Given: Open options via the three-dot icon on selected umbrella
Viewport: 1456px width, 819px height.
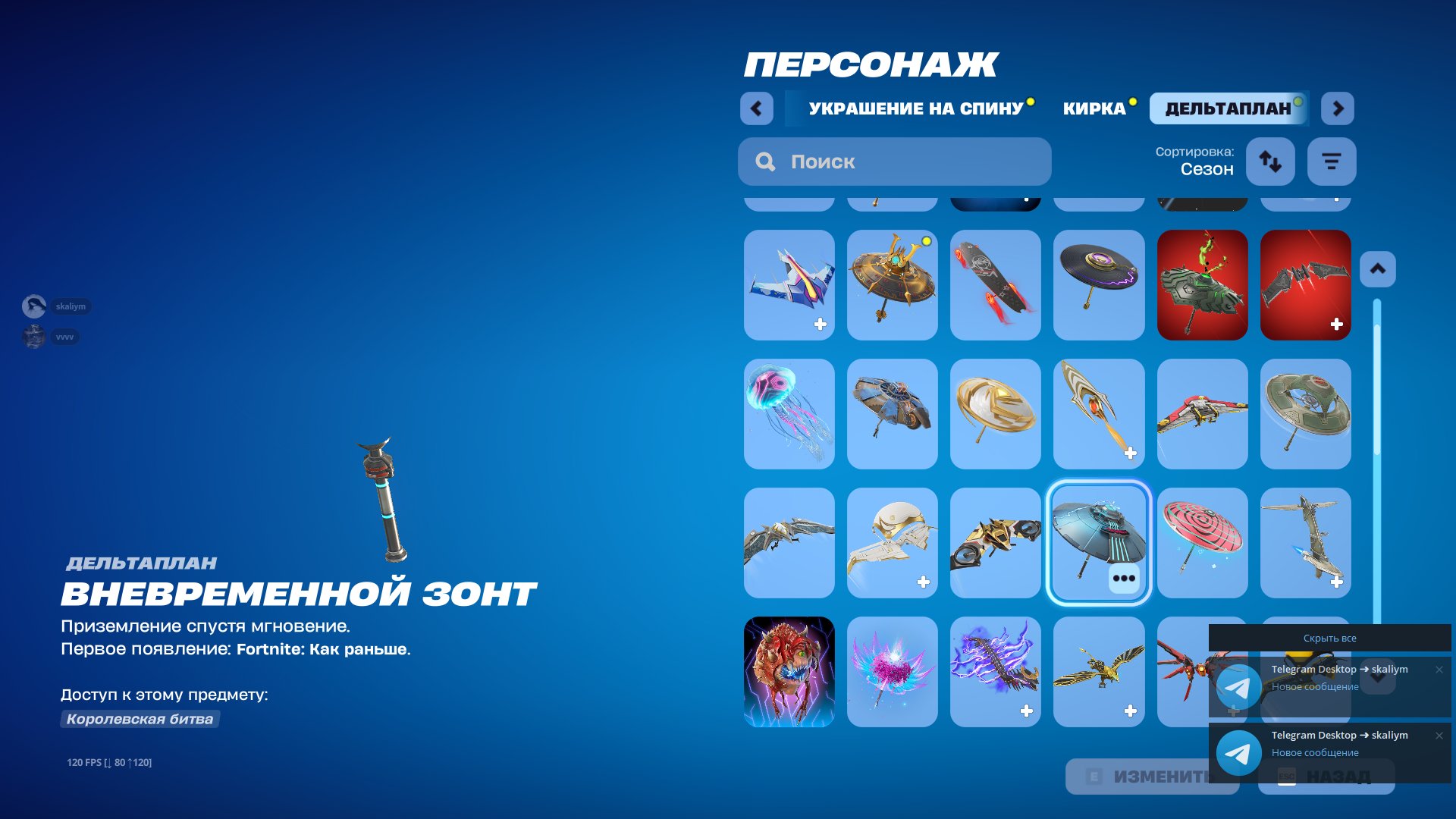Looking at the screenshot, I should tap(1125, 579).
